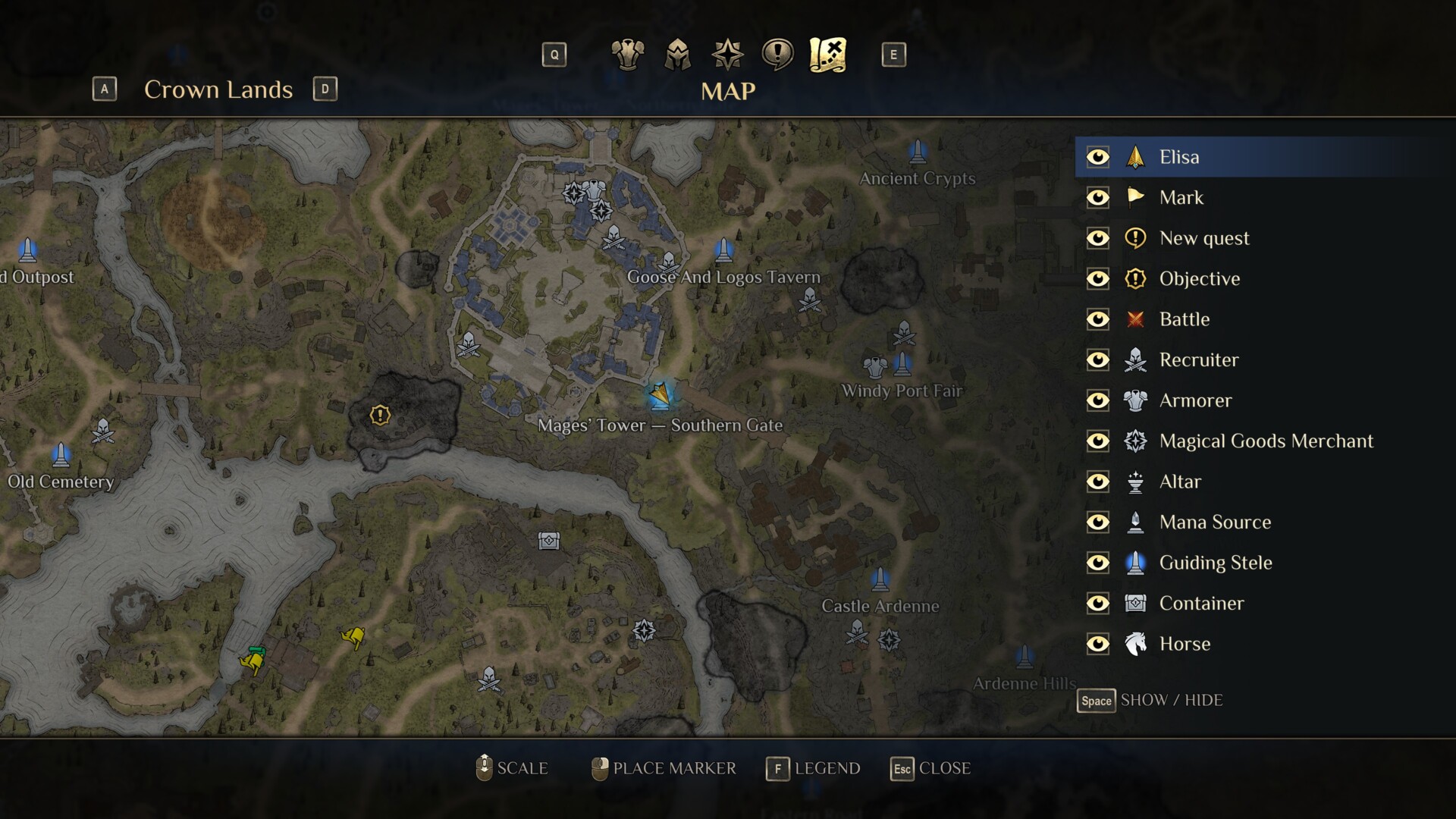Toggle Objective markers on the map
This screenshot has height=819, width=1456.
pos(1097,279)
